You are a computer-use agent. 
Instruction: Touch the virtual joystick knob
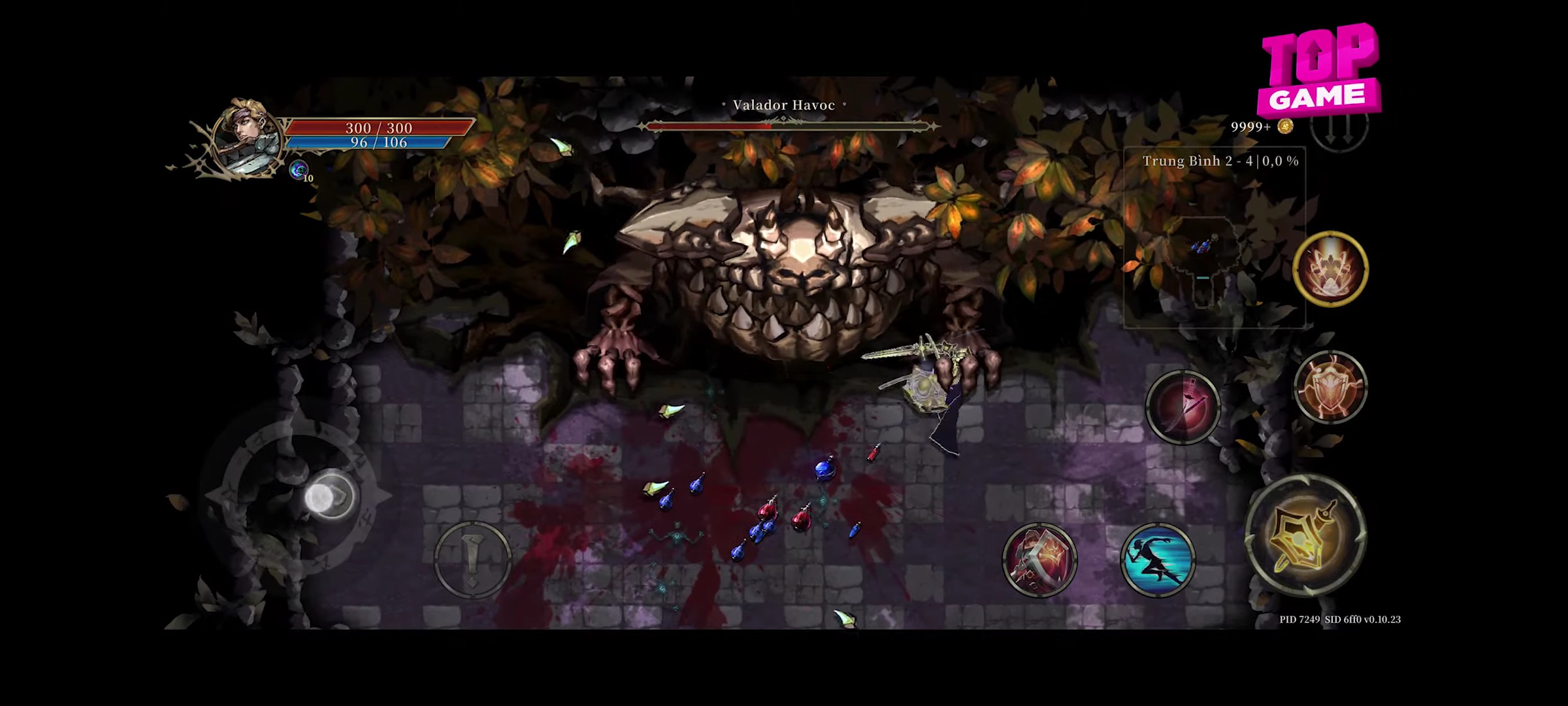[330, 497]
